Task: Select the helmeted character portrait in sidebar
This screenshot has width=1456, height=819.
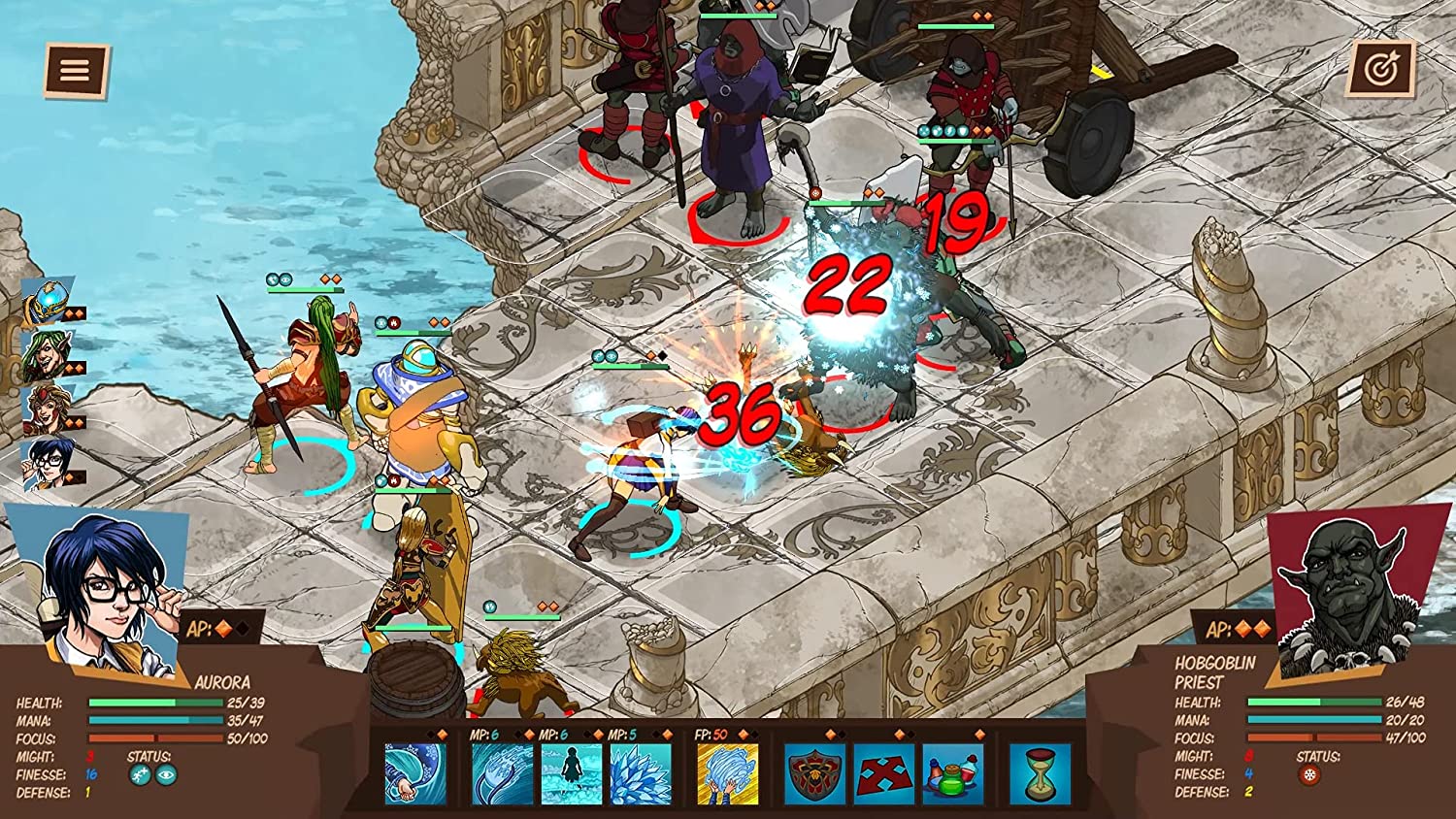Action: click(x=45, y=301)
